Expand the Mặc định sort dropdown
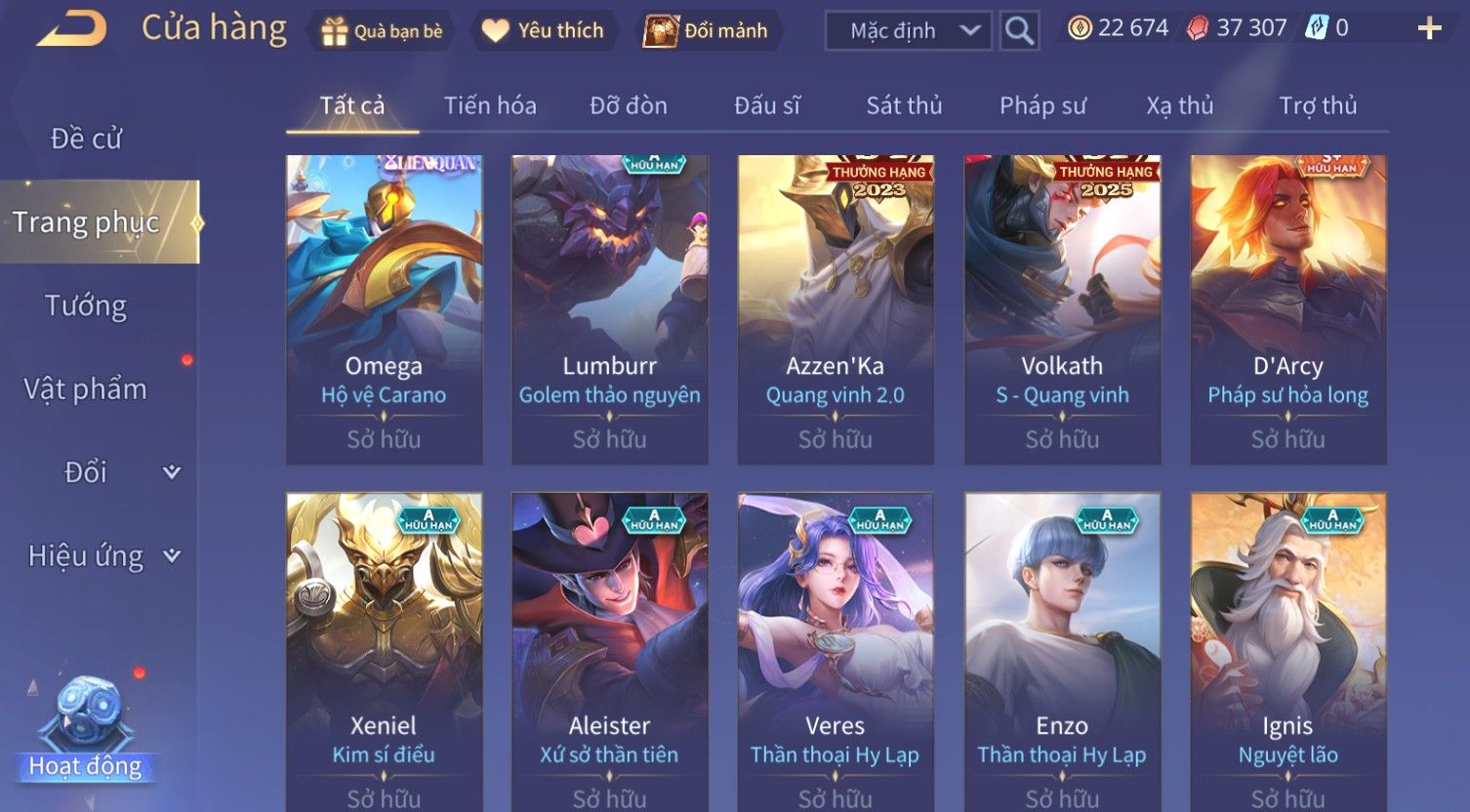Viewport: 1470px width, 812px height. 908,31
